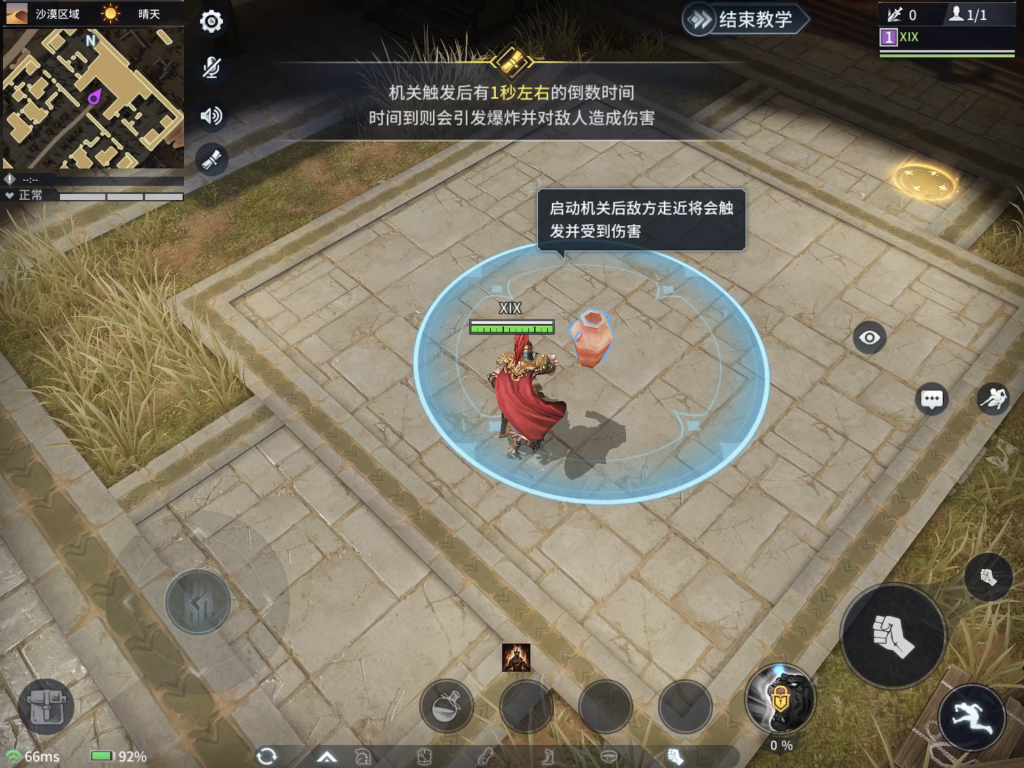Open the chat speech bubble
This screenshot has width=1024, height=768.
point(932,399)
